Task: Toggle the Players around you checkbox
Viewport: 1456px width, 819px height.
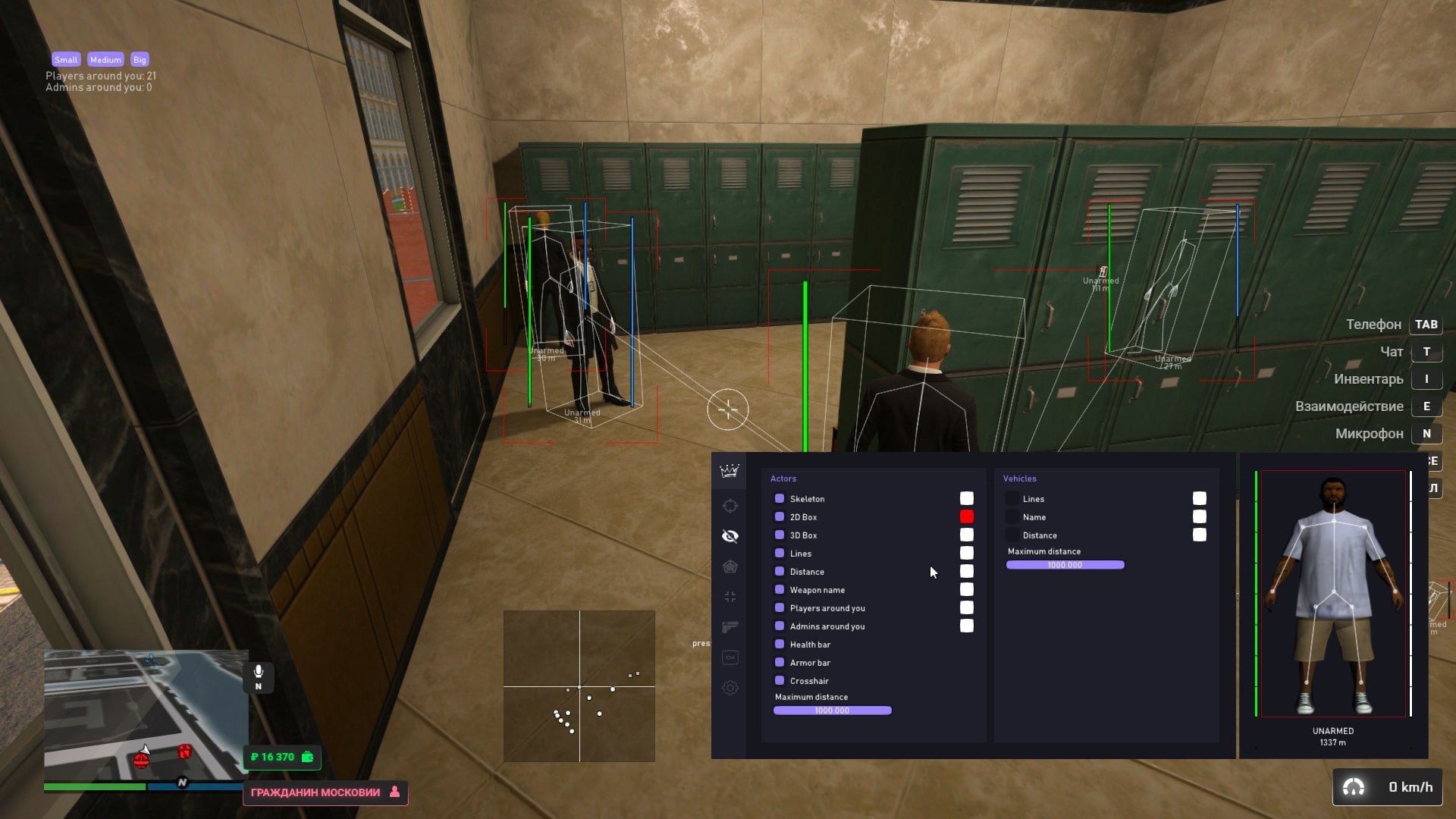Action: click(x=780, y=607)
